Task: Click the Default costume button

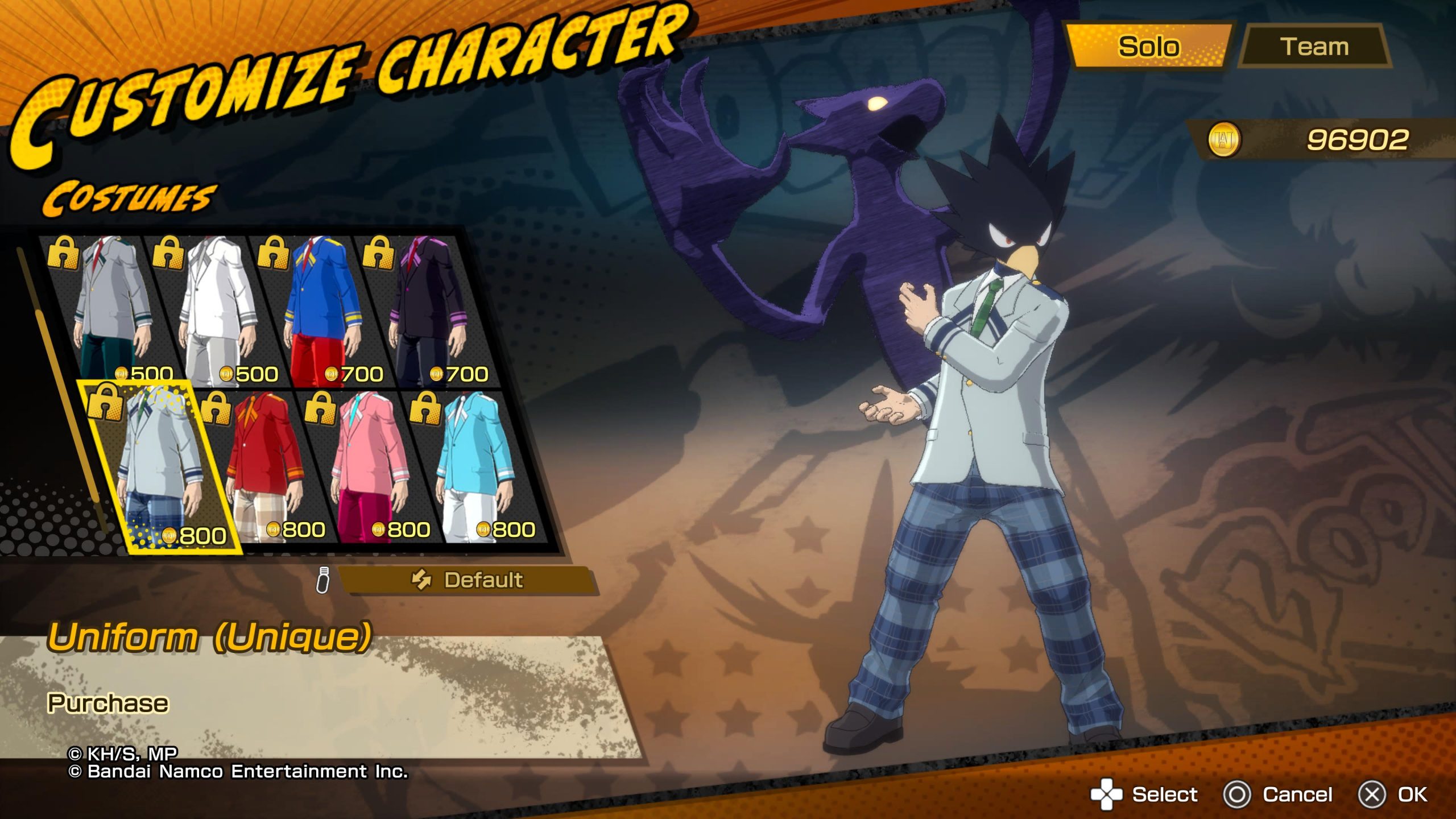Action: pyautogui.click(x=468, y=580)
